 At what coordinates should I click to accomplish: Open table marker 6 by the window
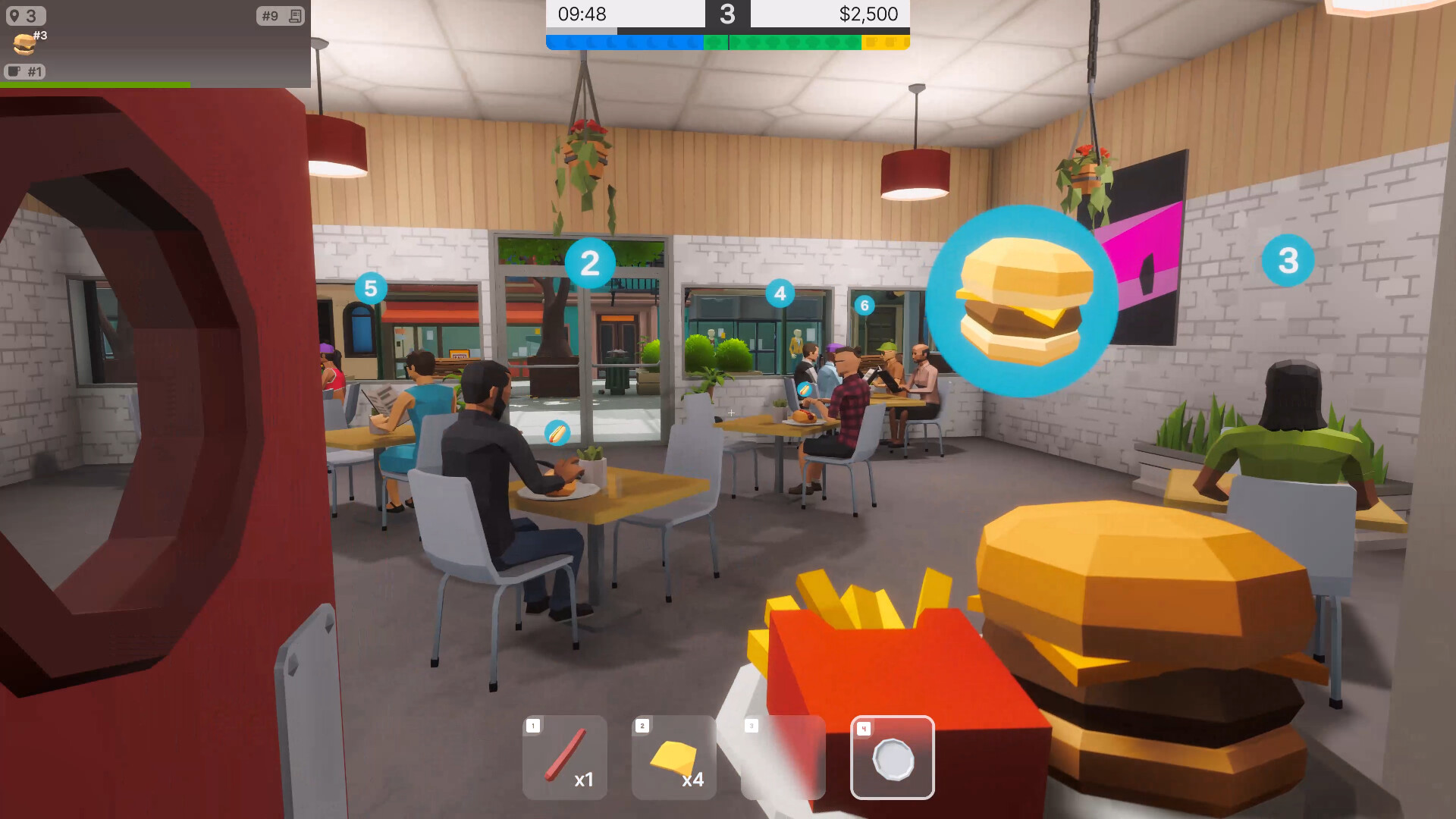[863, 306]
